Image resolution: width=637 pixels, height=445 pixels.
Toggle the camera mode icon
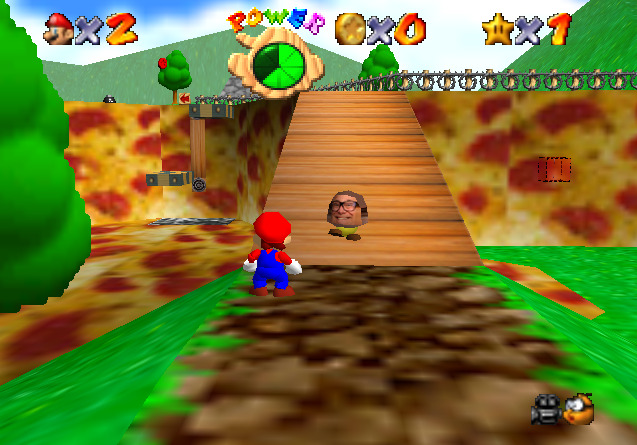(546, 408)
